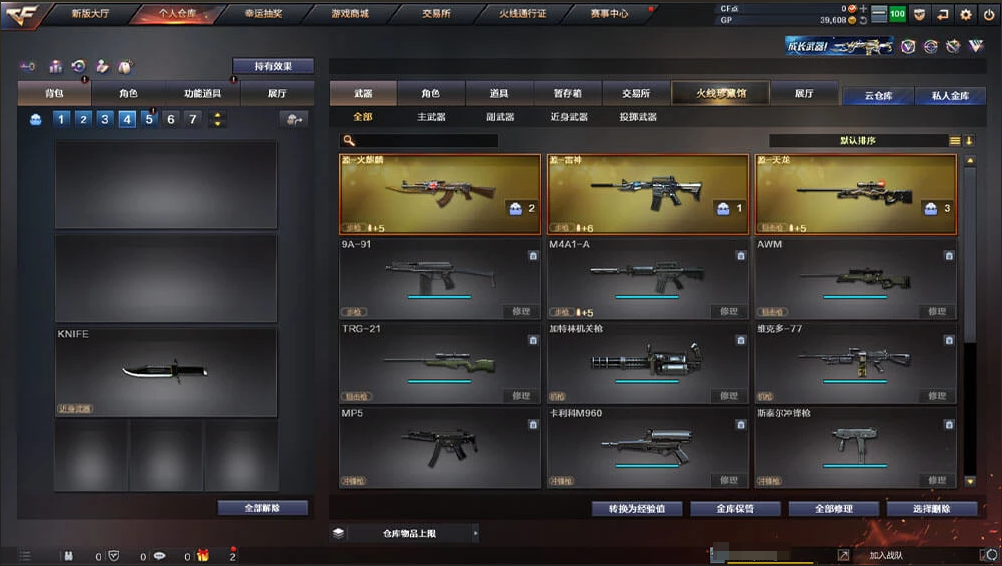This screenshot has width=1002, height=566.
Task: Switch to the 角色 backpack tab
Action: (x=128, y=93)
